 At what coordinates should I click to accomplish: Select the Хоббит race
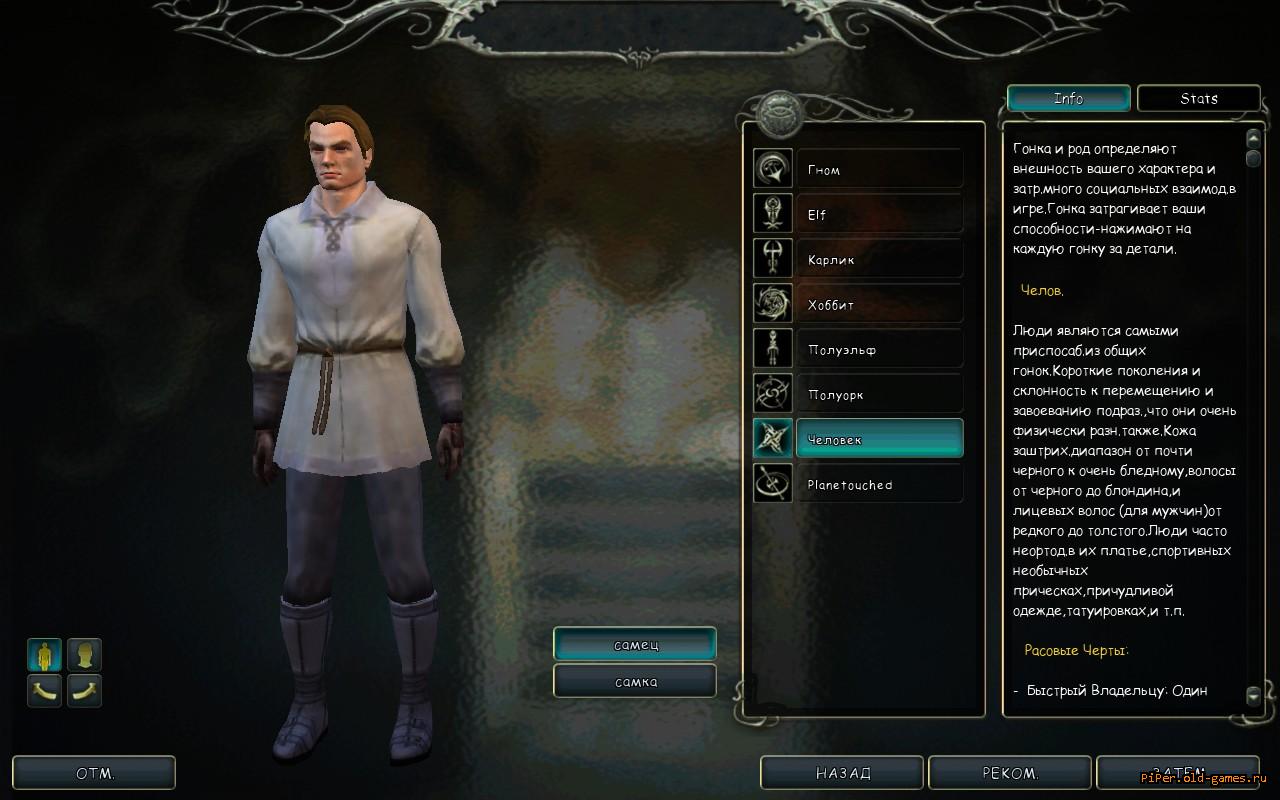point(879,304)
